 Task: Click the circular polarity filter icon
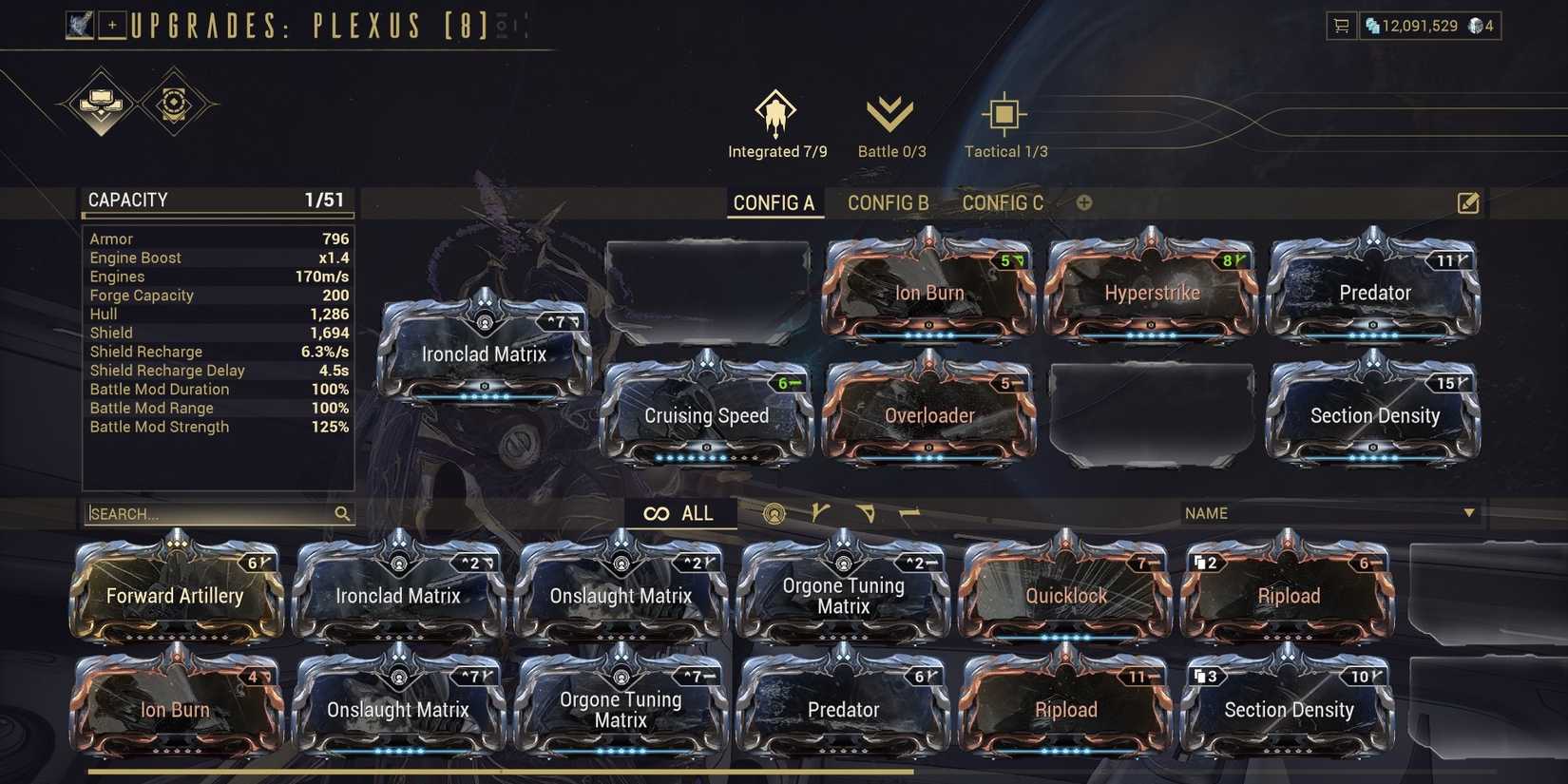[x=774, y=513]
